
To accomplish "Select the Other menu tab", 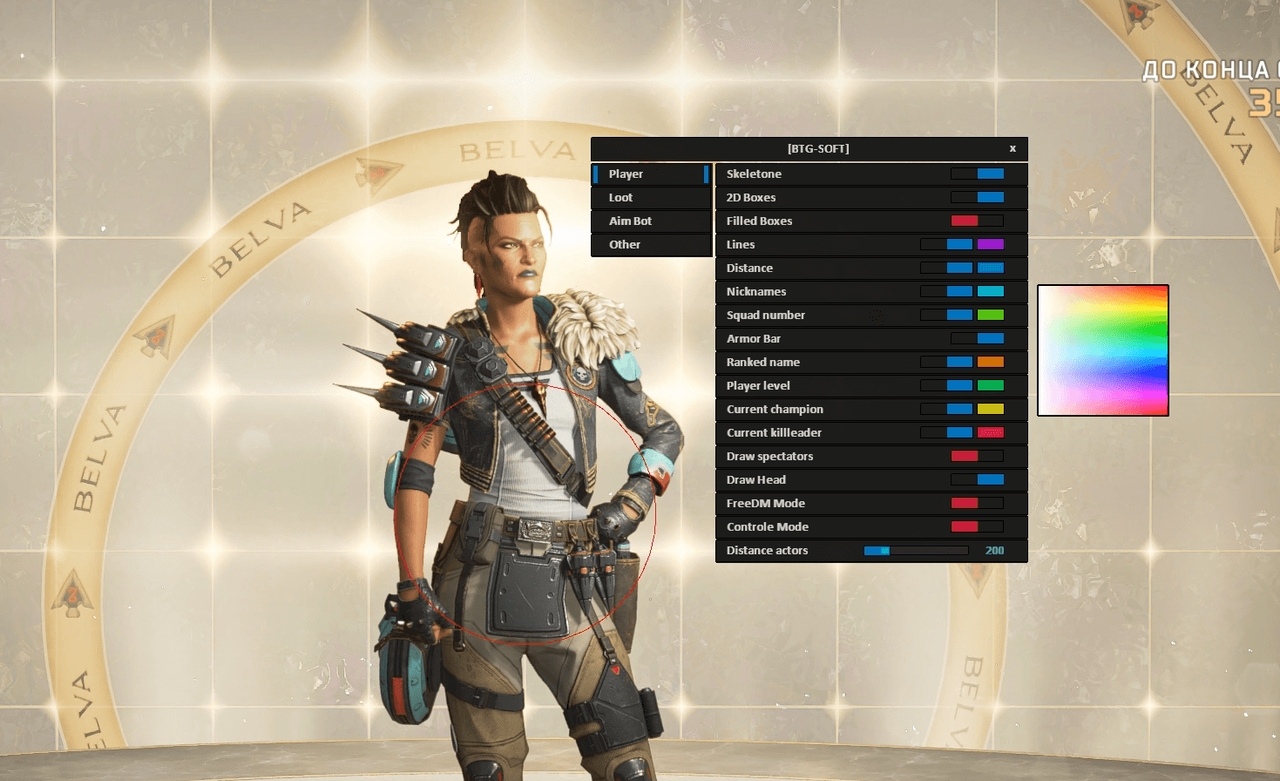I will pos(650,244).
